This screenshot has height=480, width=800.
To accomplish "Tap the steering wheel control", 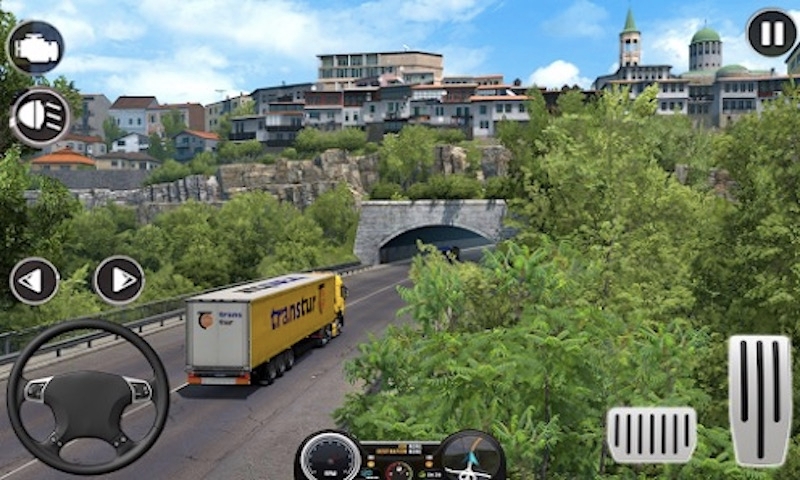I will point(88,395).
